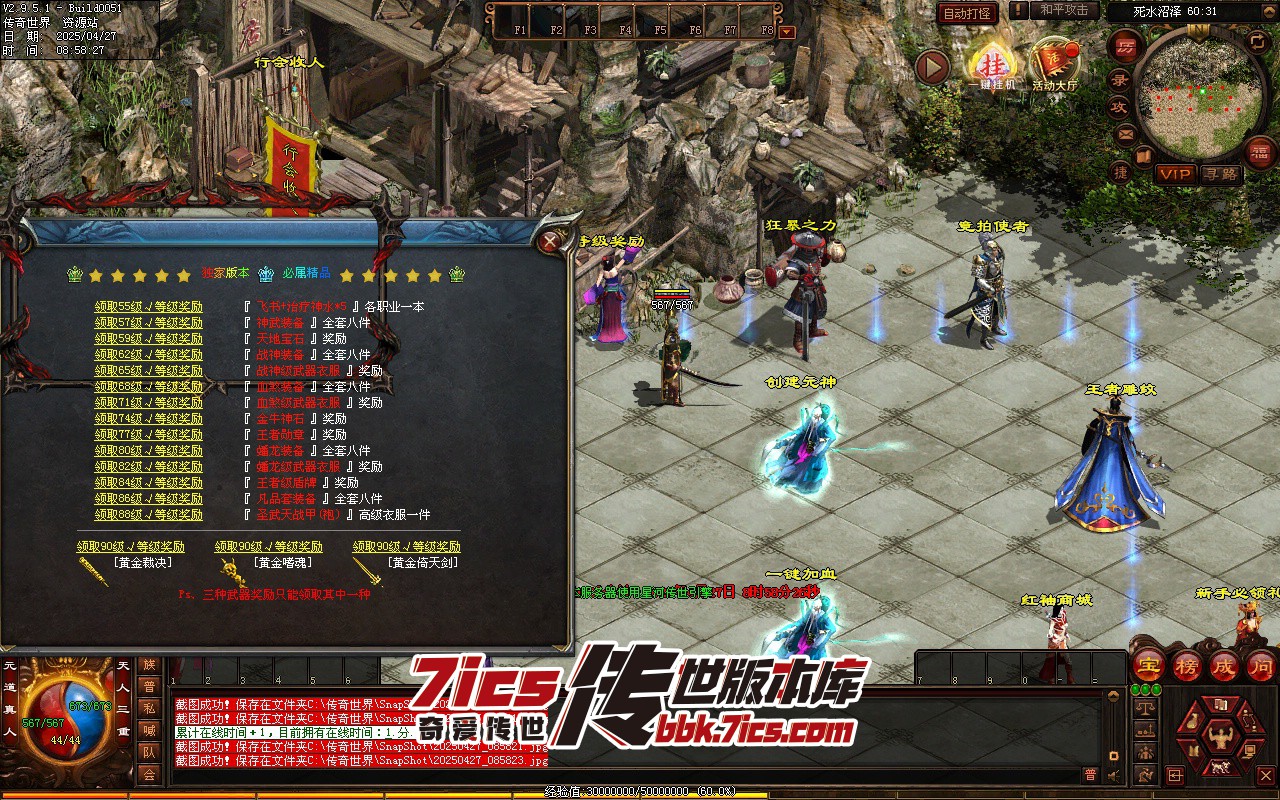Start 寻路 pathfinding under the minimap

click(x=1220, y=174)
